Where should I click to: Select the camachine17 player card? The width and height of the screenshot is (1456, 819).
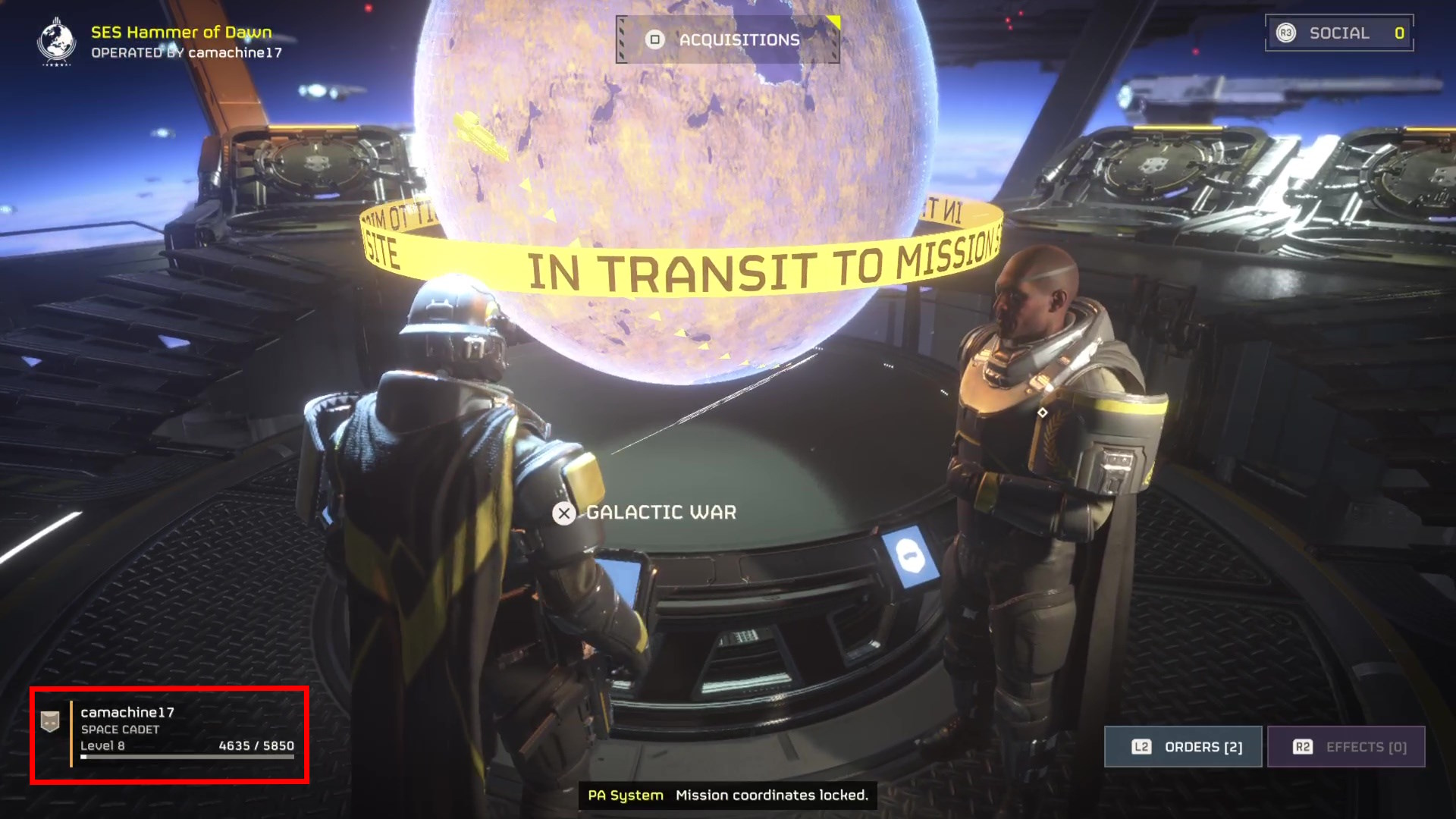[x=169, y=734]
